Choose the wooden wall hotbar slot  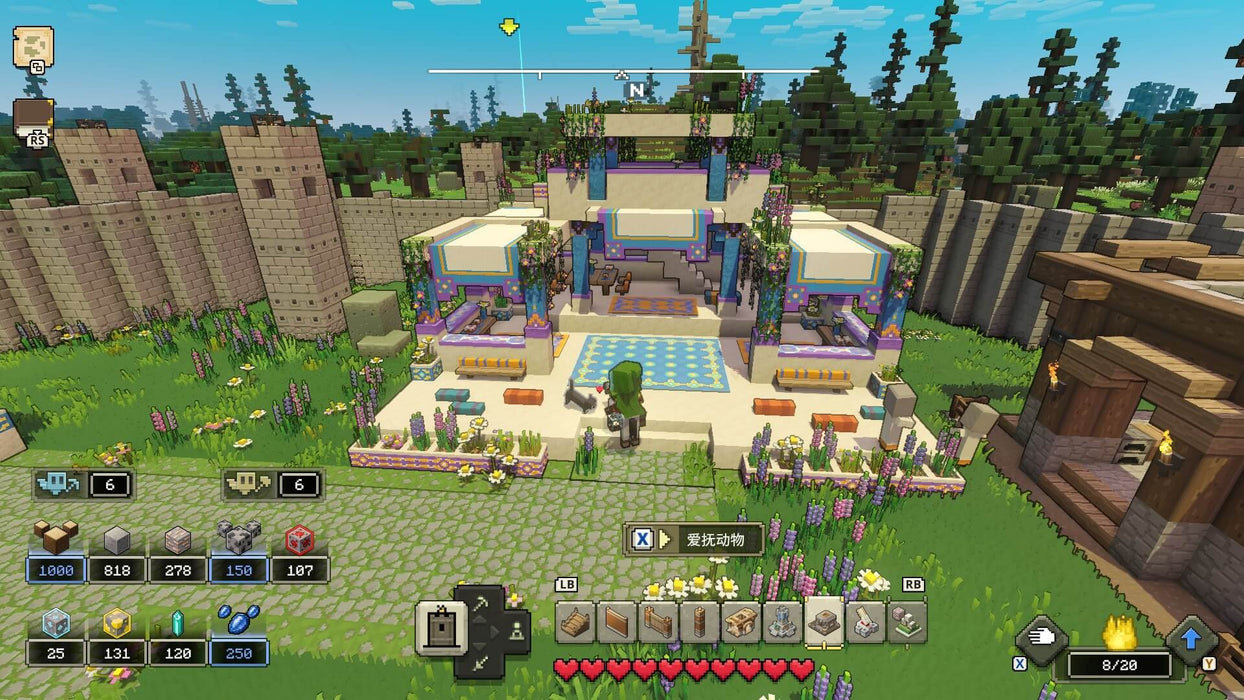pos(617,622)
